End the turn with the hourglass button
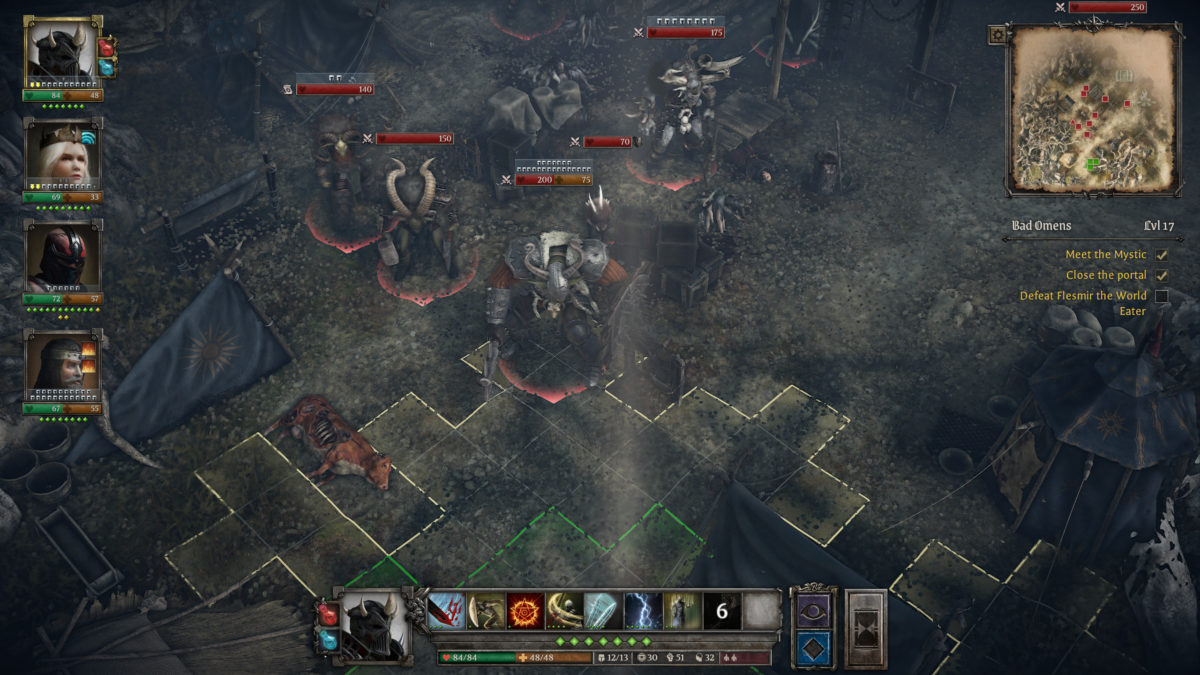 click(866, 629)
